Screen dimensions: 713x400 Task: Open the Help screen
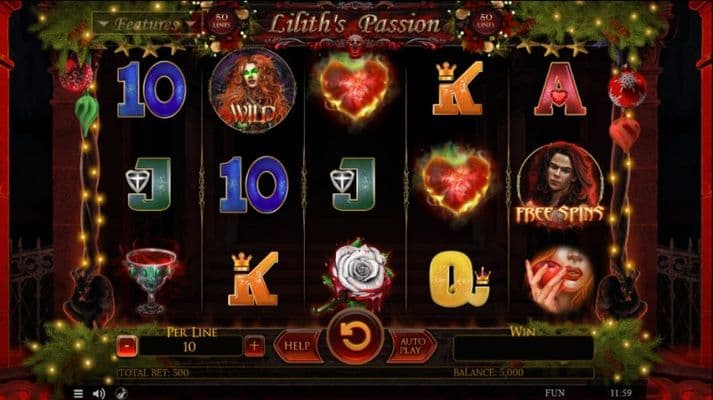297,346
